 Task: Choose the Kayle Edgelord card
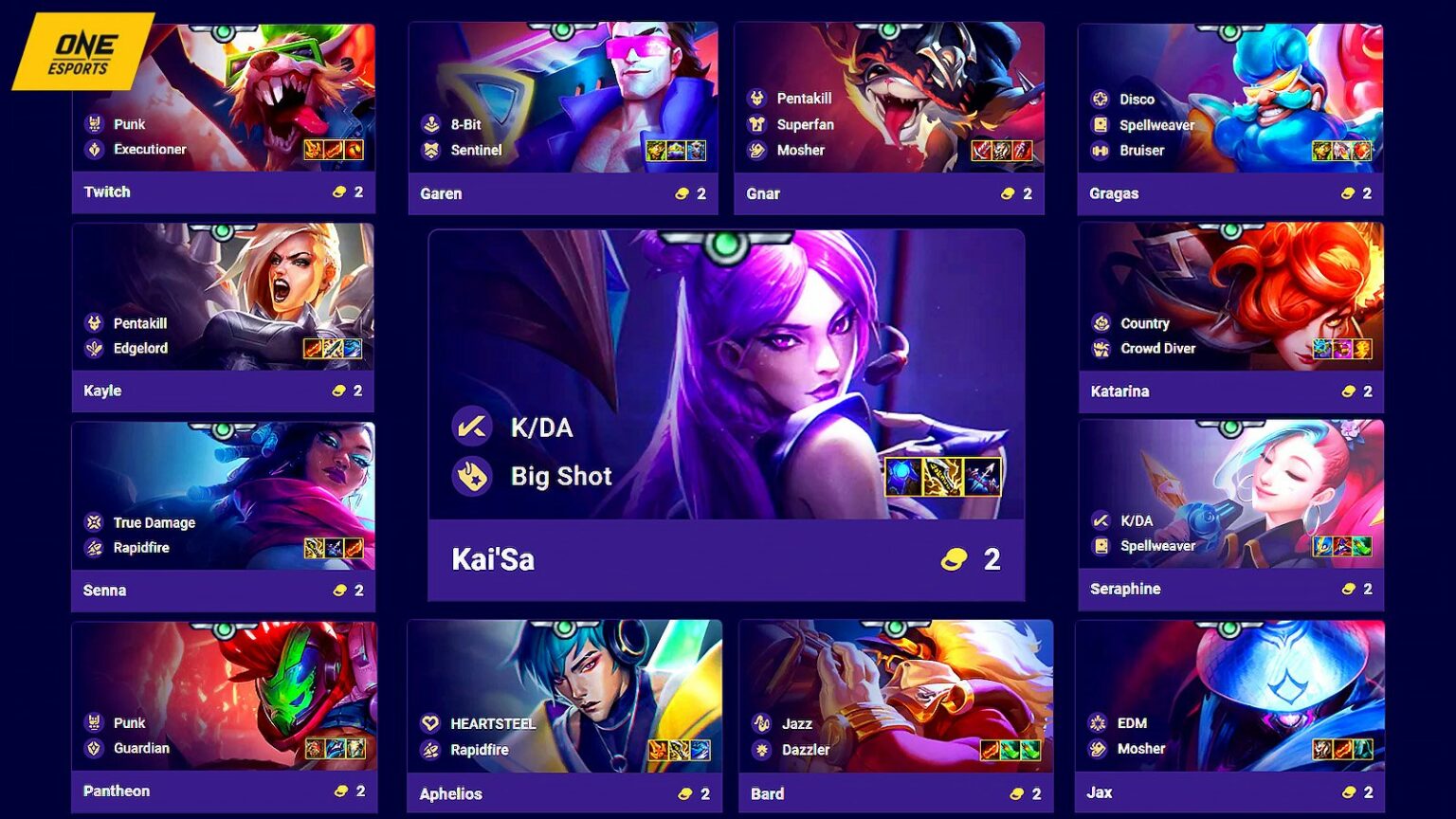tap(224, 318)
